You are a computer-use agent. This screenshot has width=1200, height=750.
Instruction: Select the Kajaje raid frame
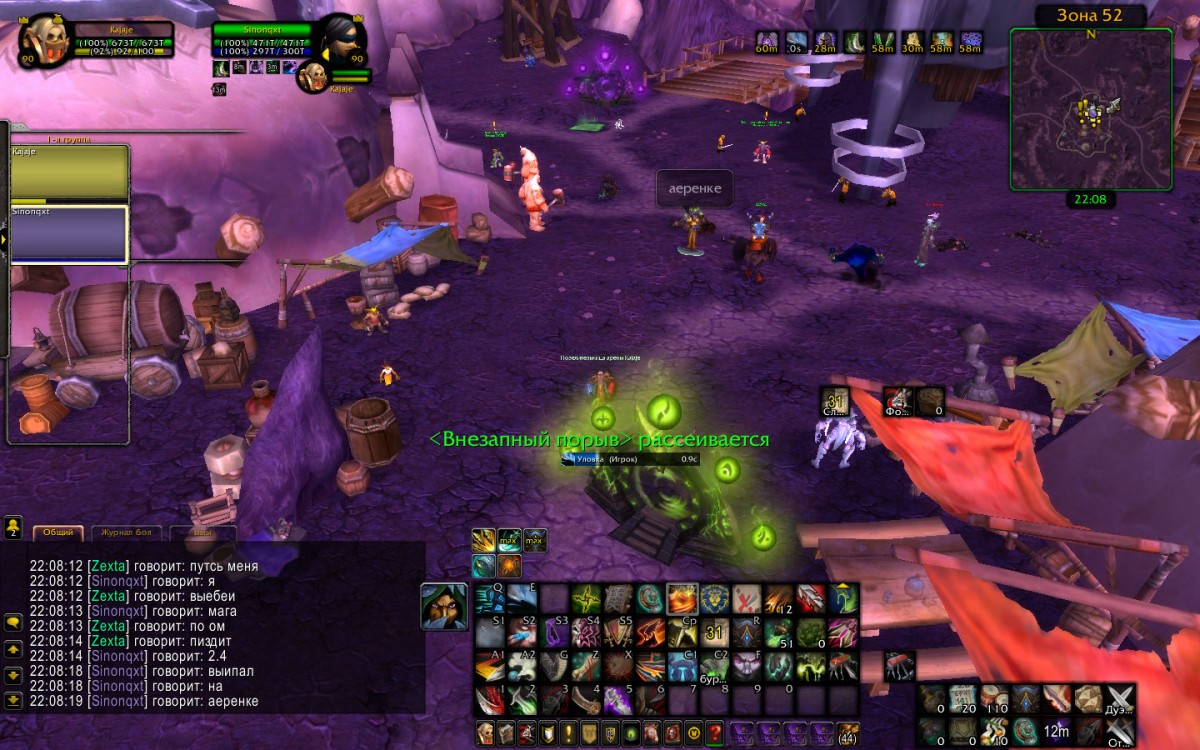coord(69,172)
